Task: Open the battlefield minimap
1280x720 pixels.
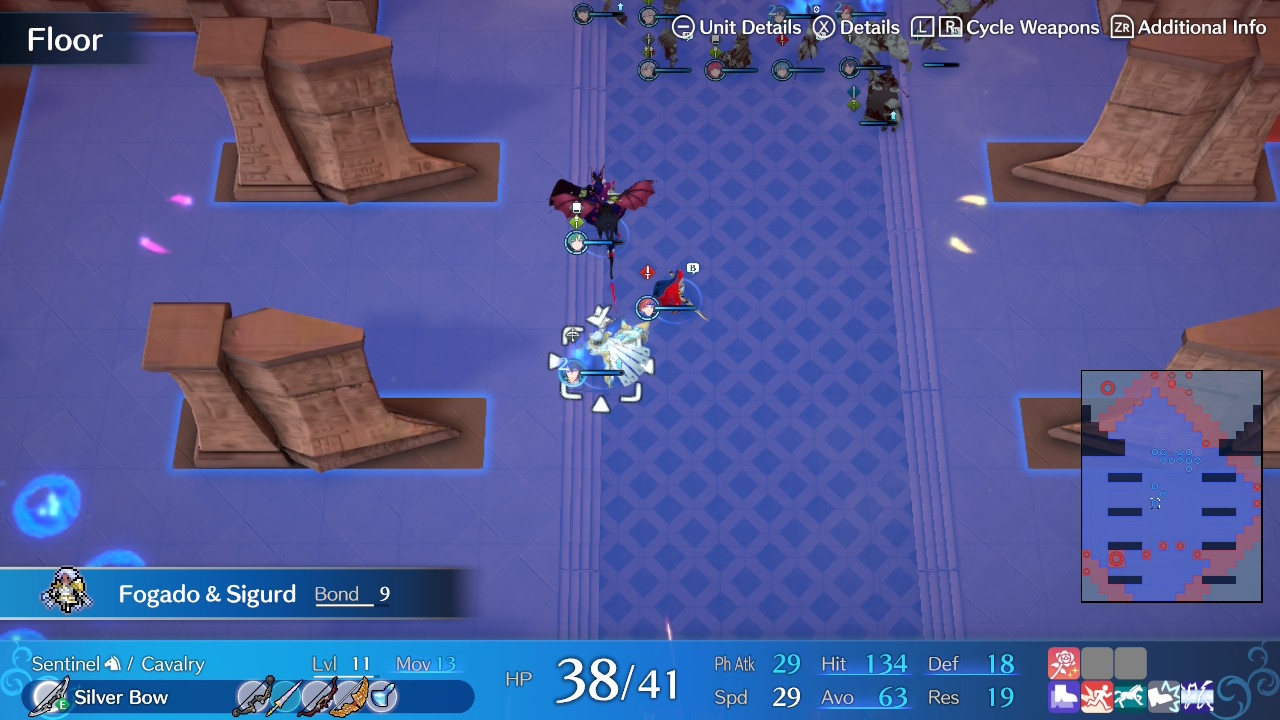Action: [x=1171, y=486]
